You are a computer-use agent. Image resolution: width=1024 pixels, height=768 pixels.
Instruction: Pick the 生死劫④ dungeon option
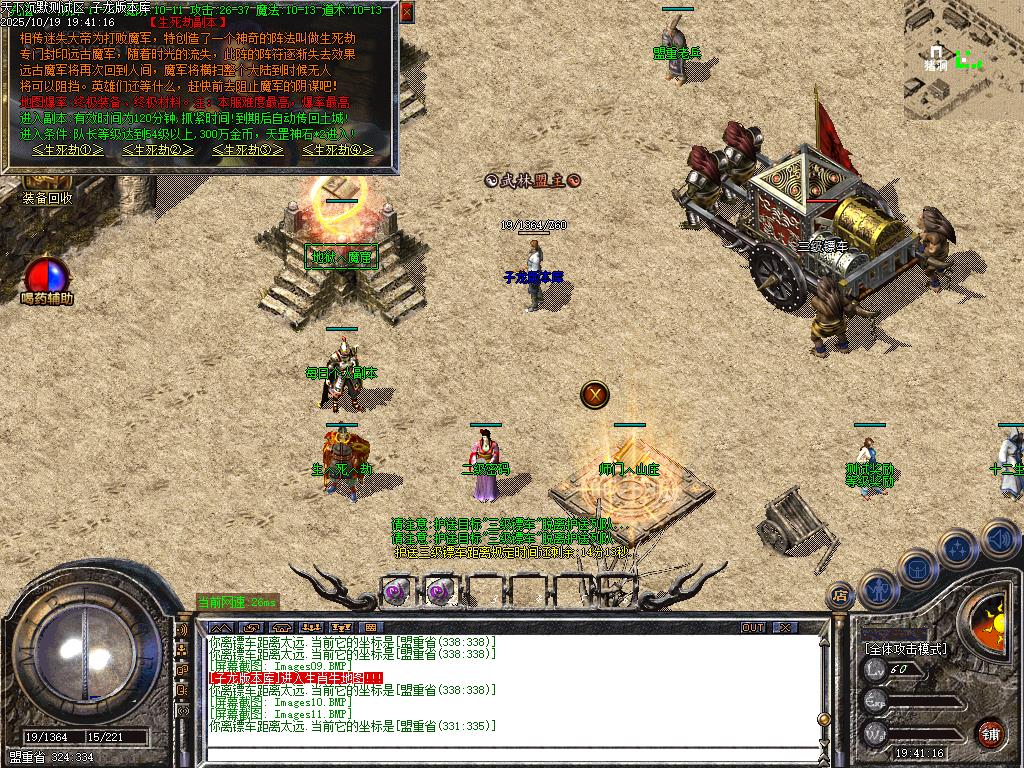click(338, 150)
